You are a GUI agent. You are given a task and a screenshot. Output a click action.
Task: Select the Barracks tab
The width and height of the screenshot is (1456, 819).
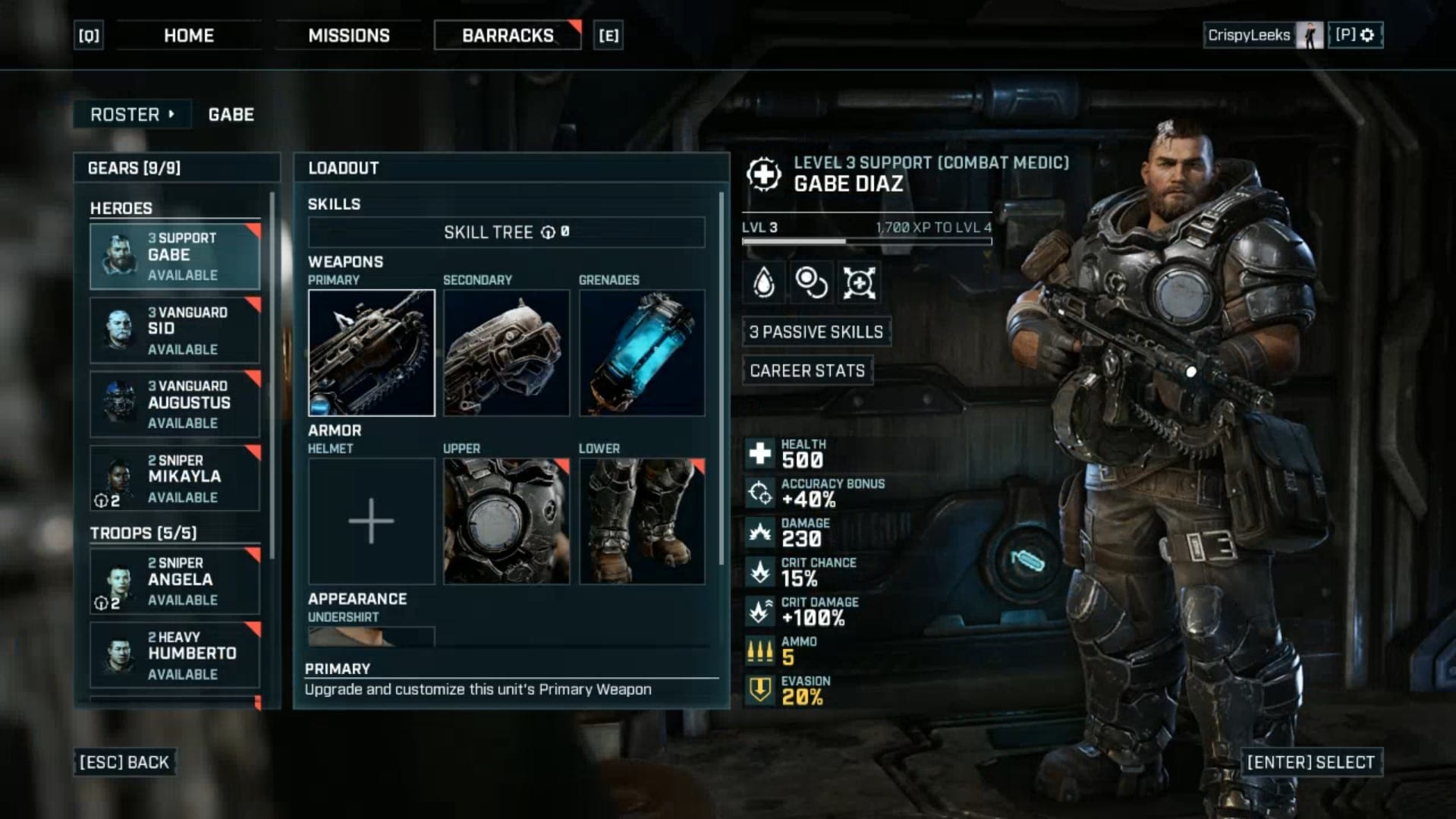coord(507,36)
